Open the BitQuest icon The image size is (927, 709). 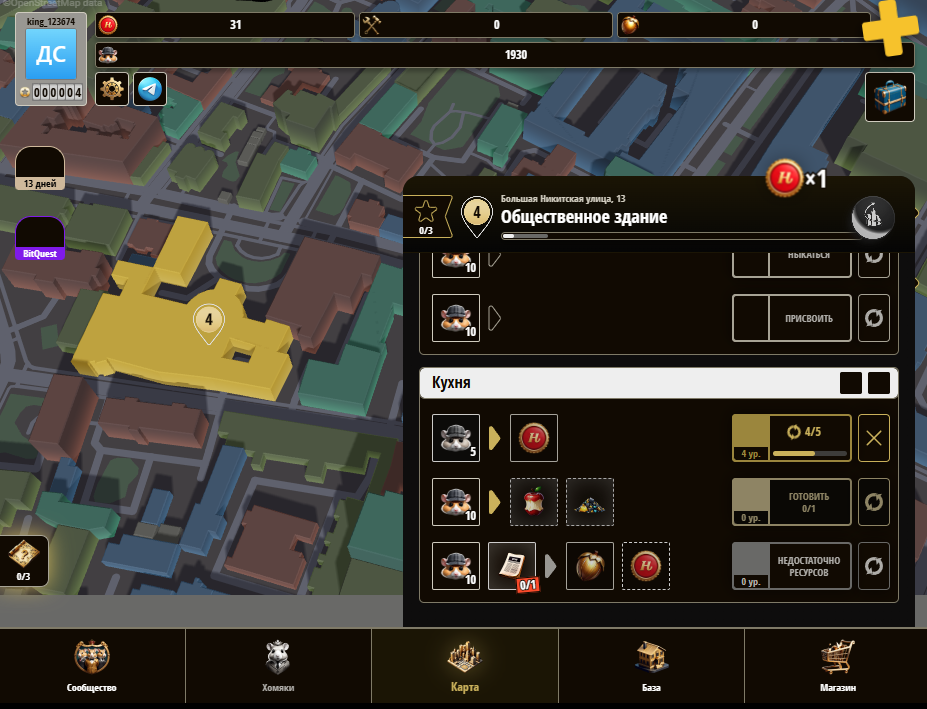tap(40, 239)
